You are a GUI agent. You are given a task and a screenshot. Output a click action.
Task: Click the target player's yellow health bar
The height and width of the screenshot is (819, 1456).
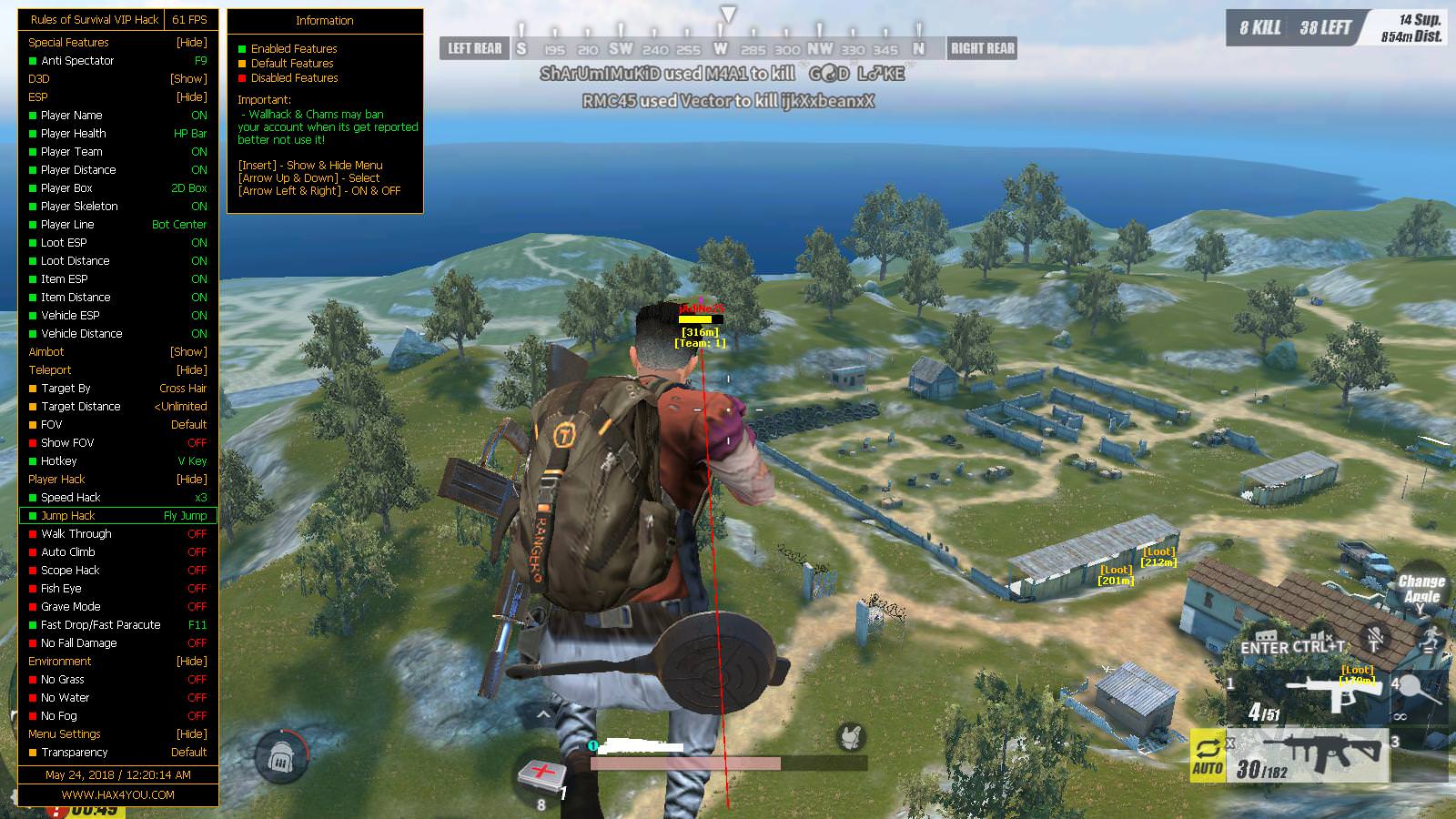(697, 320)
